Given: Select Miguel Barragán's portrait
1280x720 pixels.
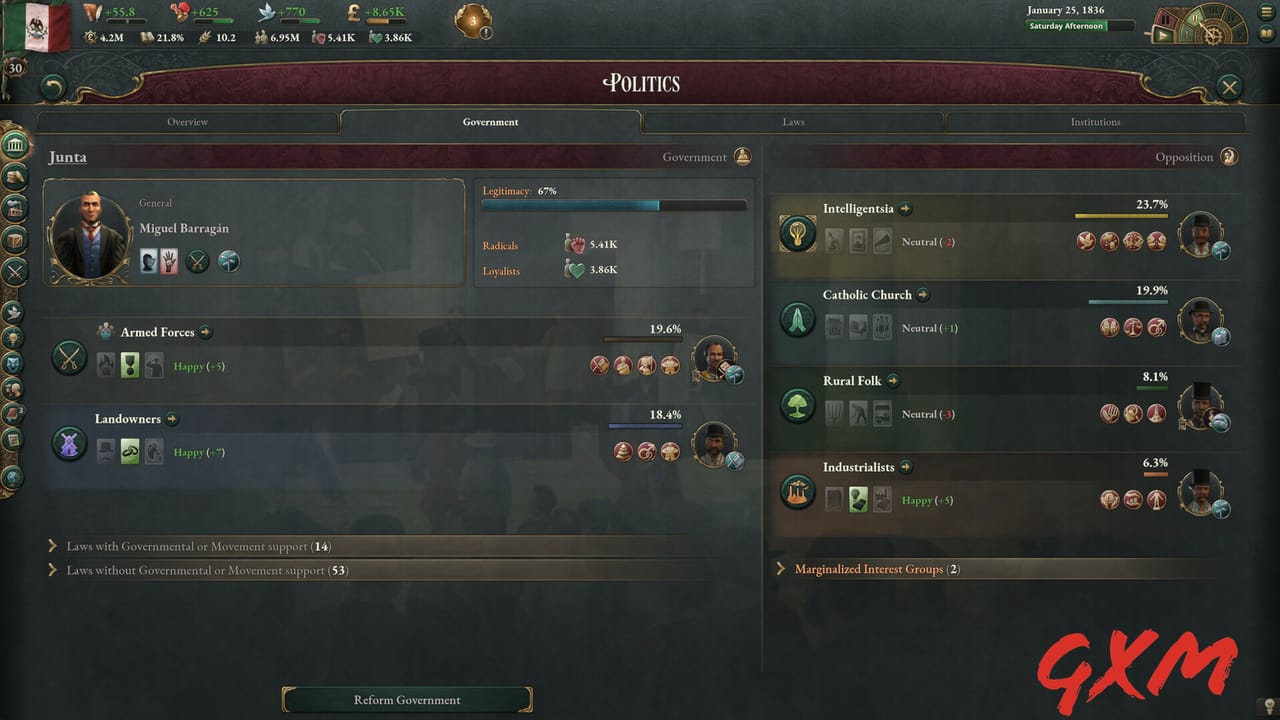Looking at the screenshot, I should click(90, 232).
